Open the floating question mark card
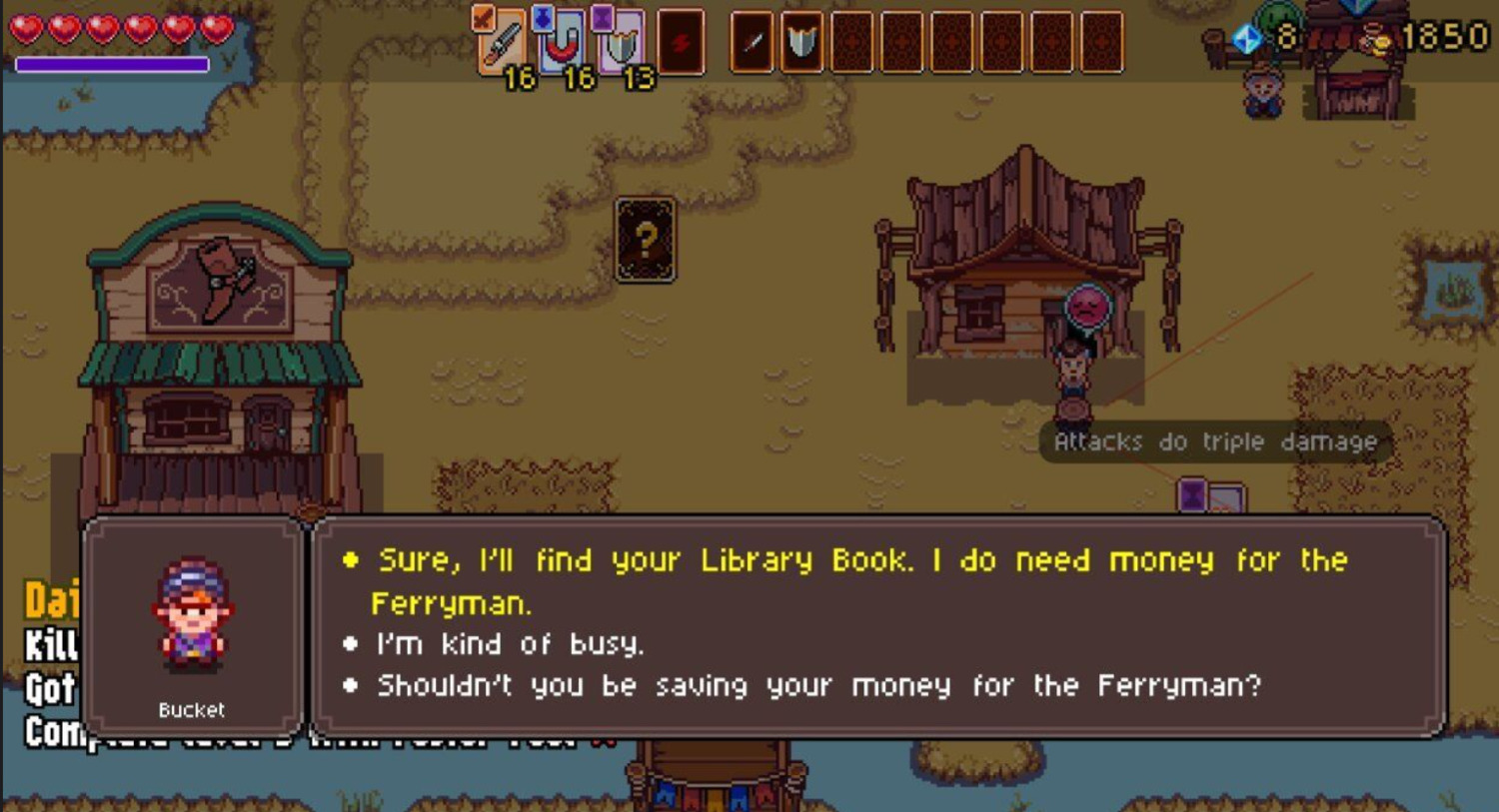The width and height of the screenshot is (1499, 812). point(646,240)
